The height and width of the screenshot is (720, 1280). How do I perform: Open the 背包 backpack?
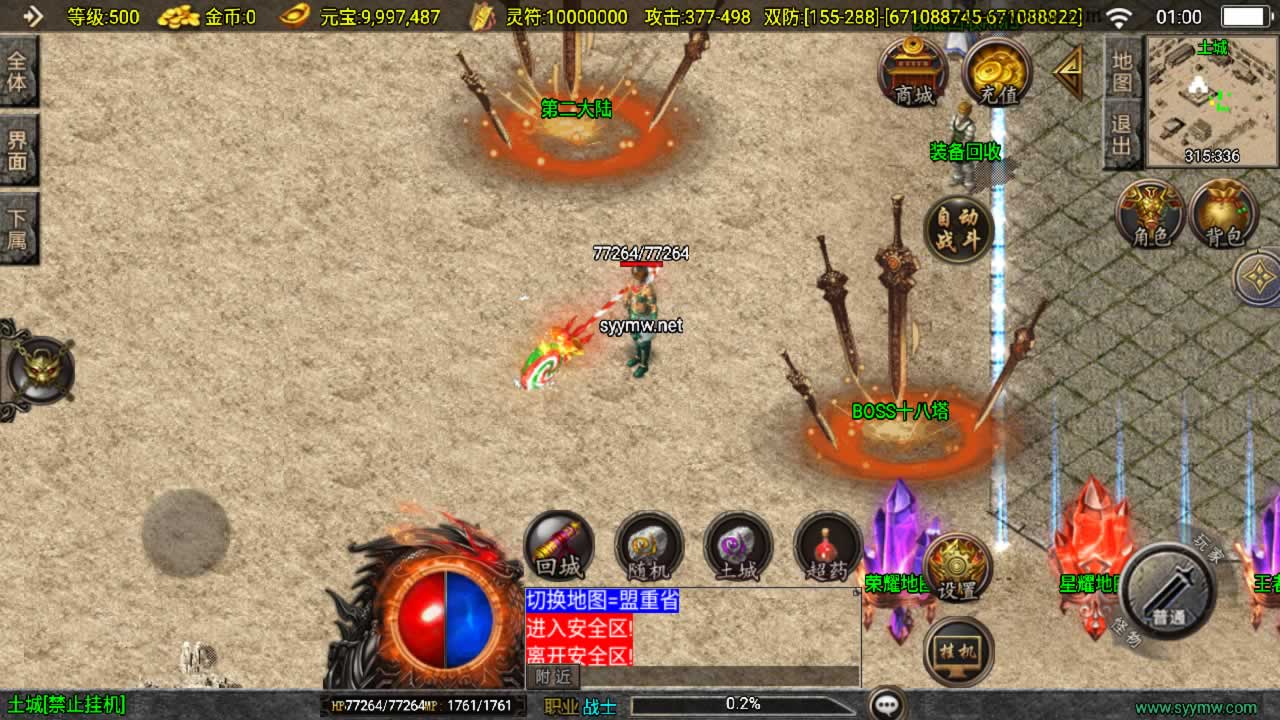point(1224,213)
